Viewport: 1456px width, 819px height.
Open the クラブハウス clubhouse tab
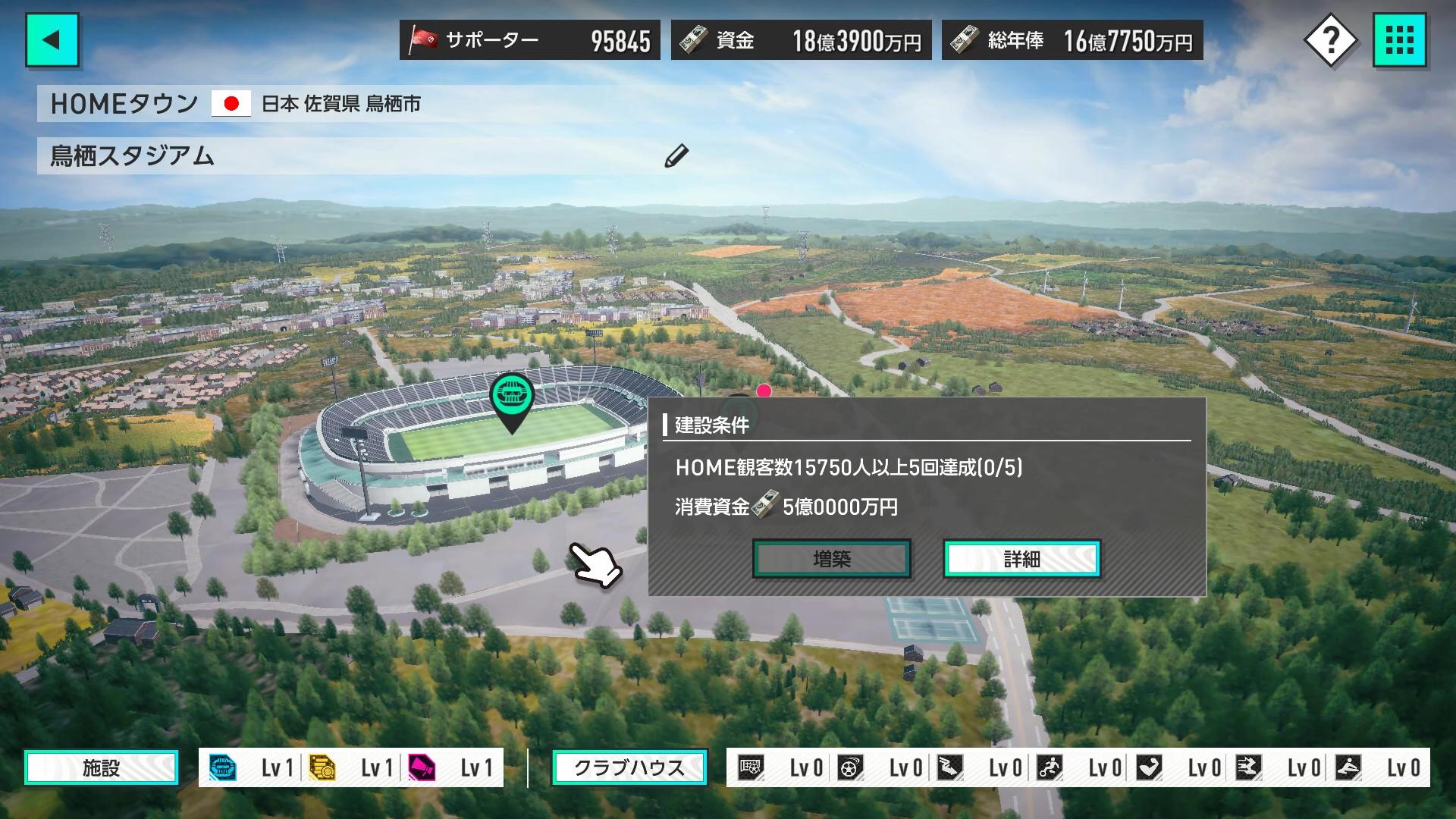[x=629, y=767]
